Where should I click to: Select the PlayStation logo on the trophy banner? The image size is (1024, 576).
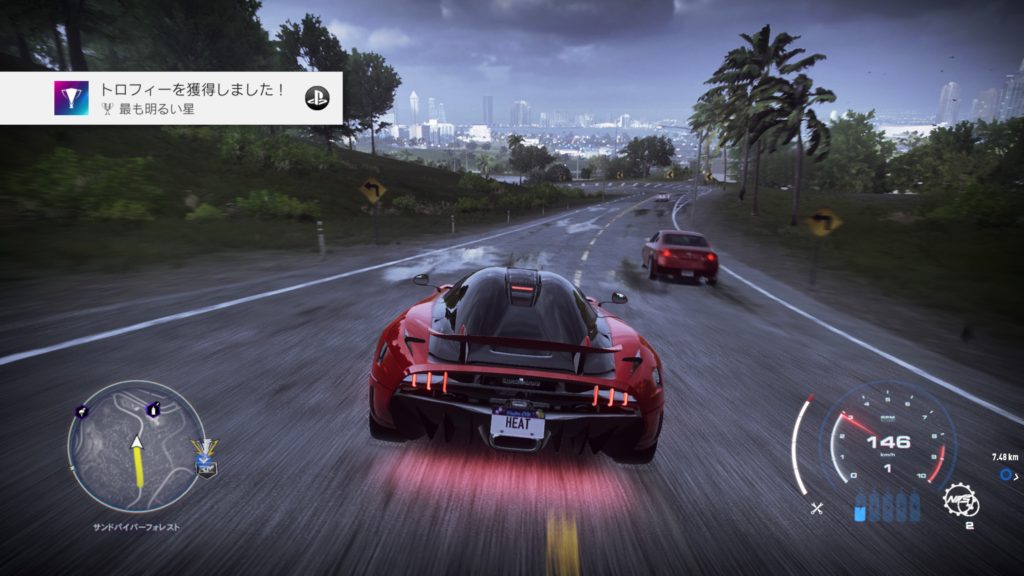click(317, 98)
